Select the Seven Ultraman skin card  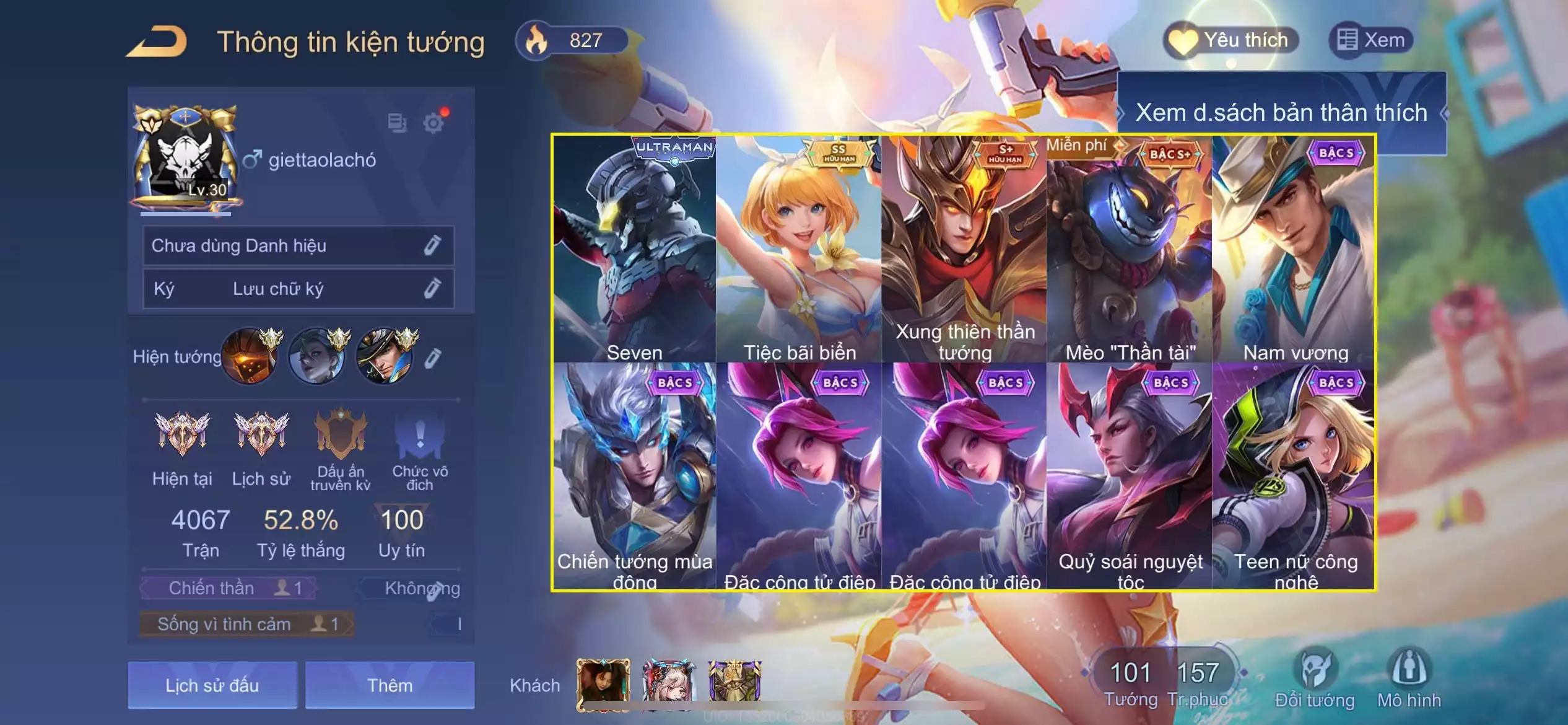tap(634, 249)
